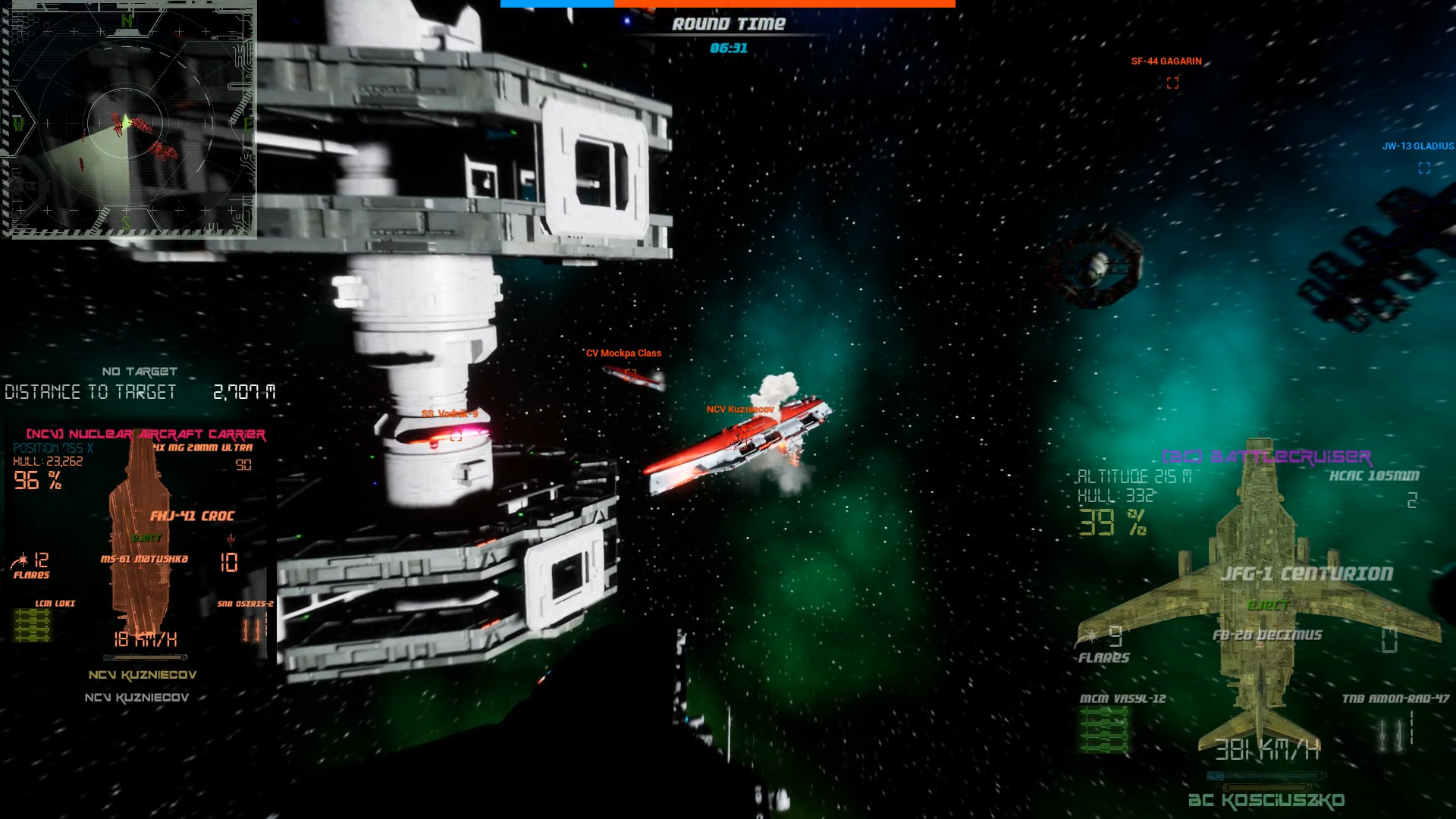Click the carrier's flares icon showing 12
The width and height of the screenshot is (1456, 819).
coord(20,561)
